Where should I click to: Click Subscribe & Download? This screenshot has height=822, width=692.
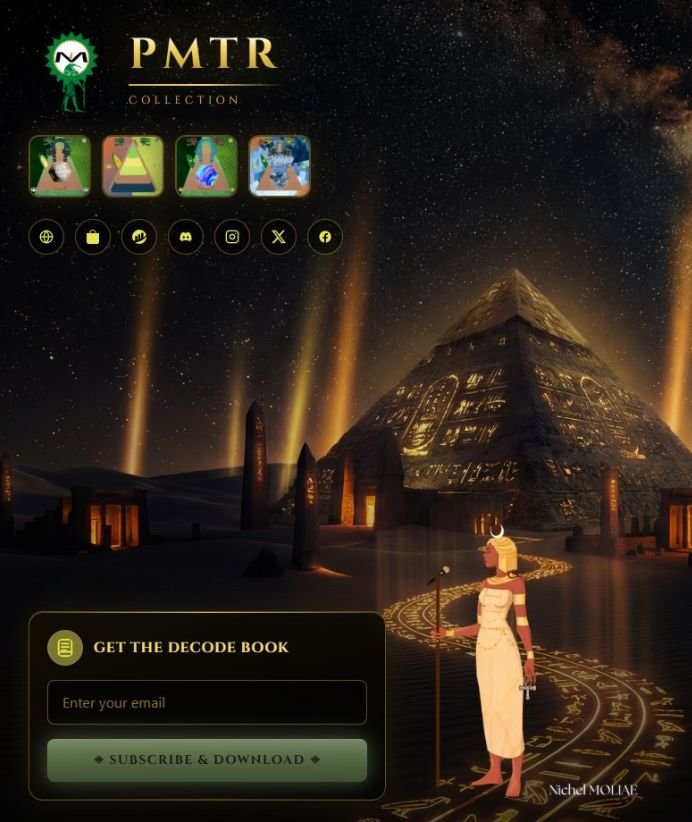[207, 759]
